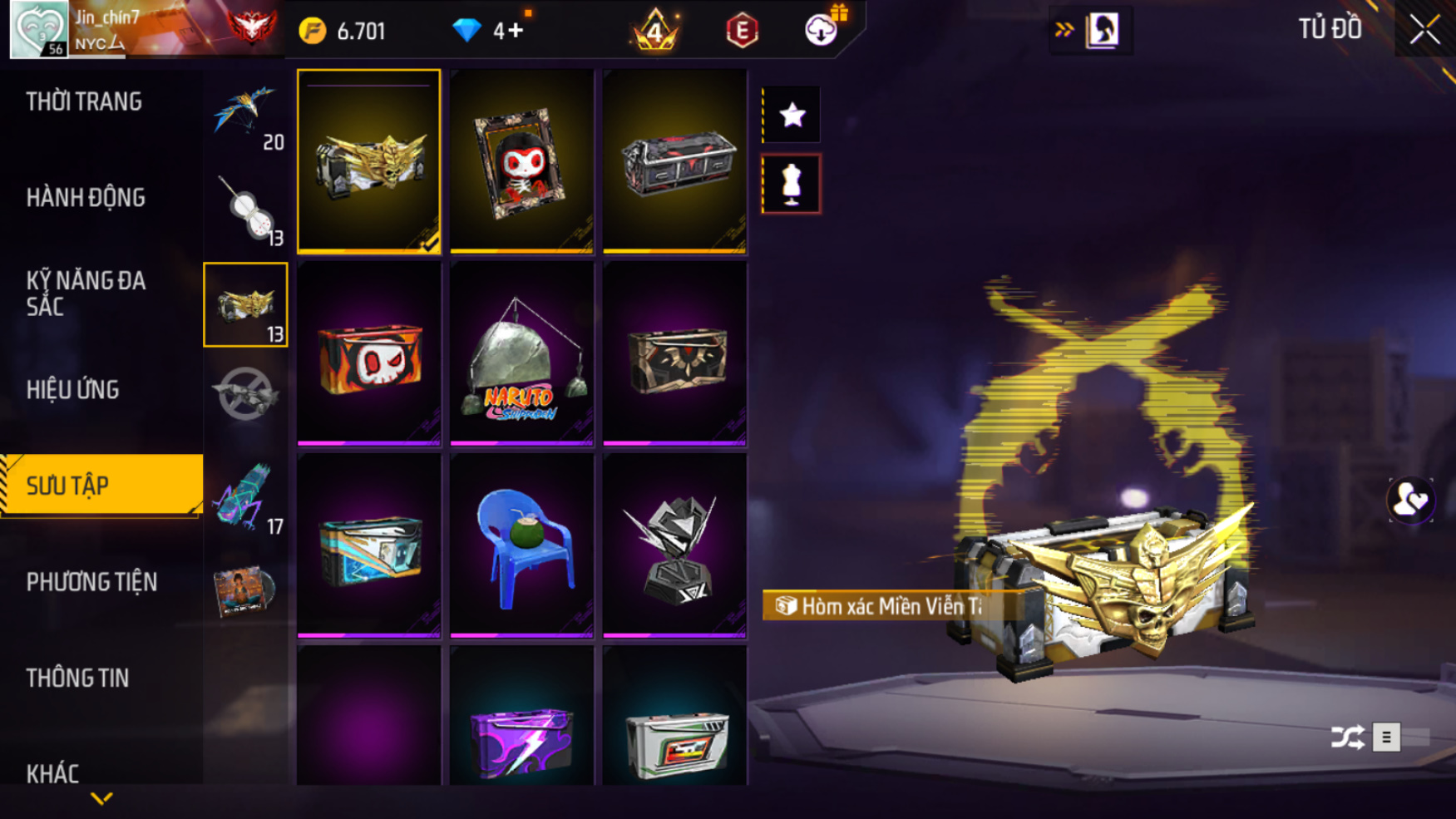This screenshot has height=819, width=1456.
Task: Select the Kỹ Năng Đa Sắc tab
Action: (86, 294)
